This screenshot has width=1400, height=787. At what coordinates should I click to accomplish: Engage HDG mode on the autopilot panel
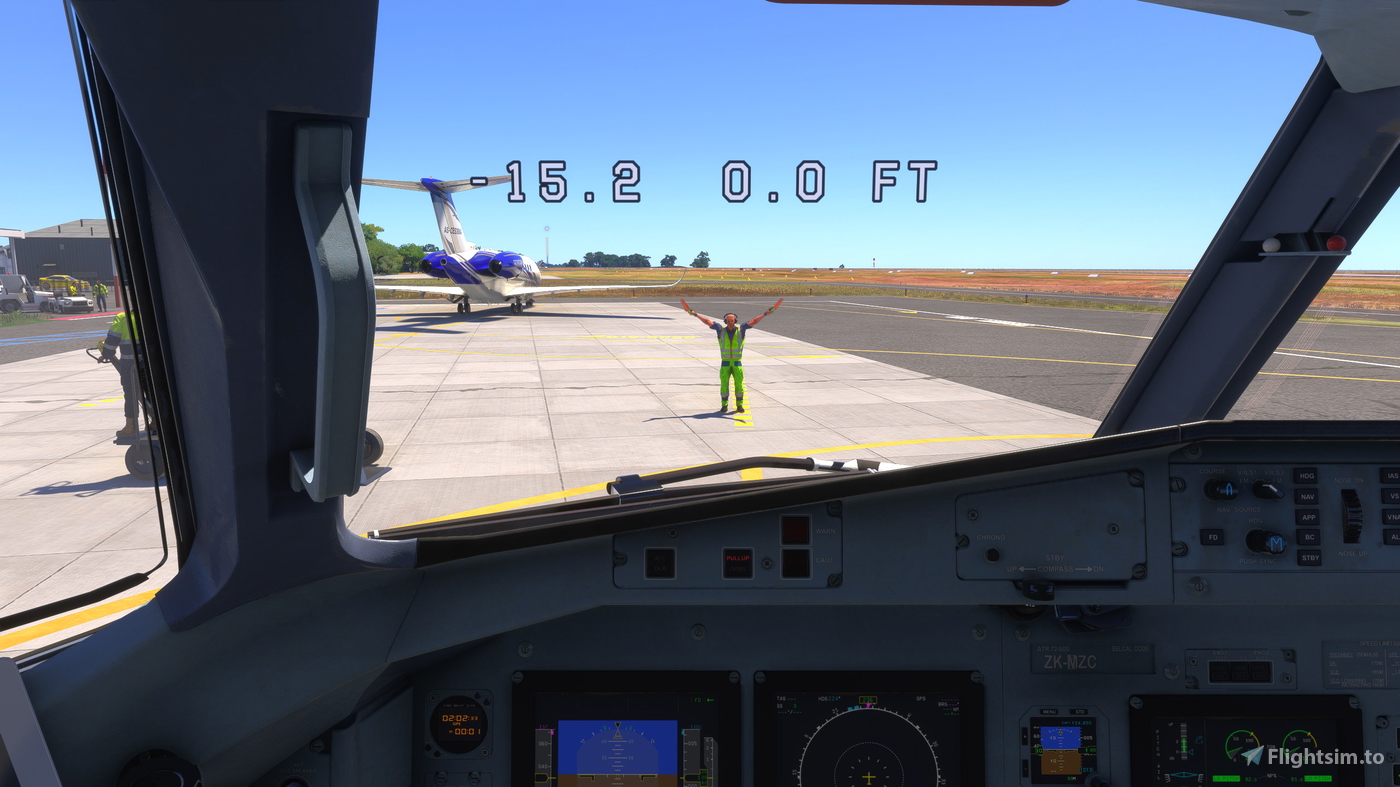point(1305,476)
